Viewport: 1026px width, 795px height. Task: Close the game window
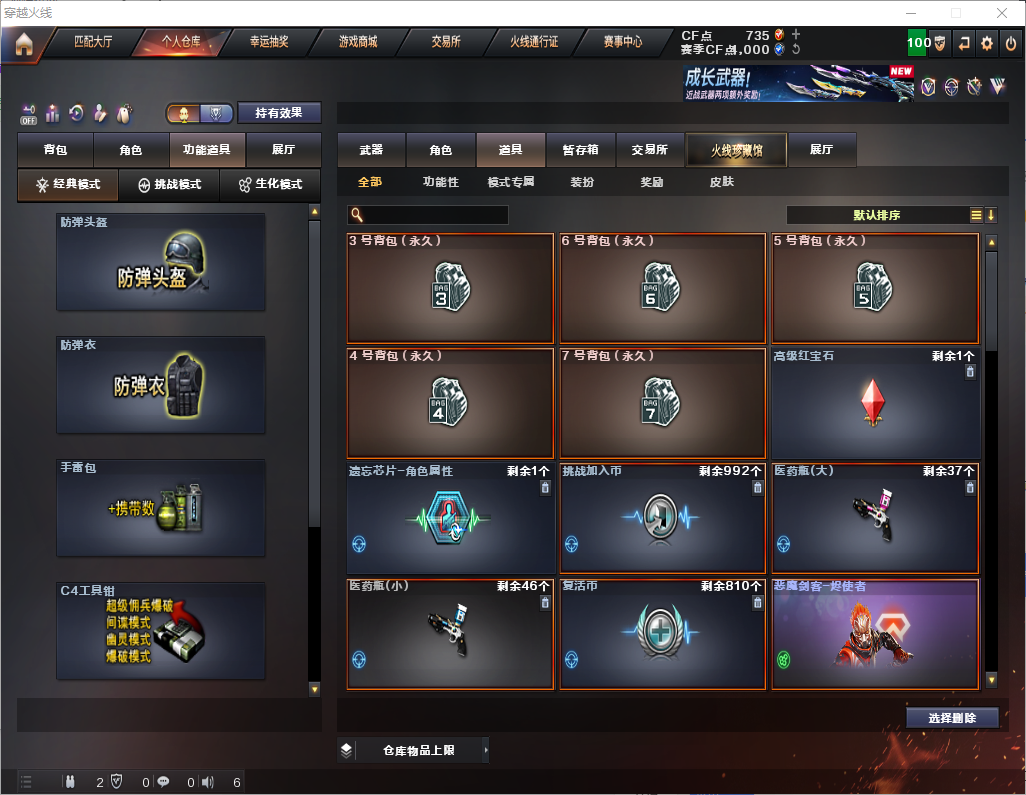[x=1002, y=13]
